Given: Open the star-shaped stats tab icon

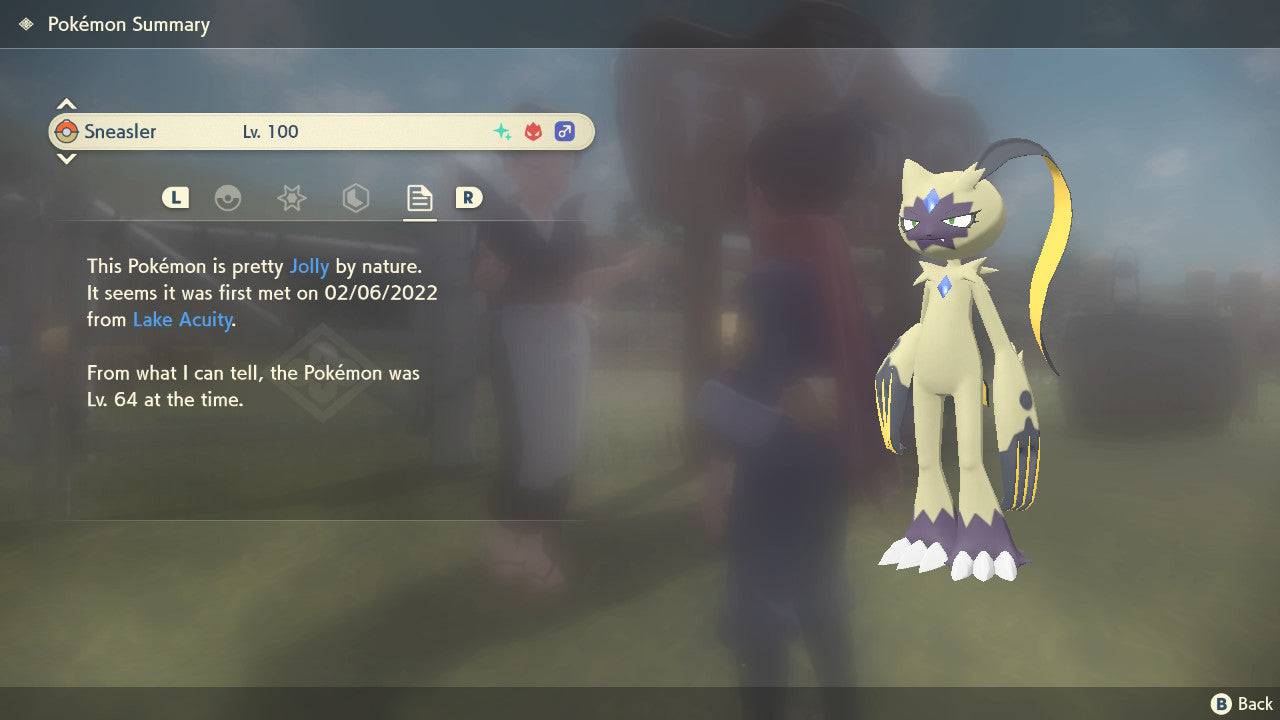Looking at the screenshot, I should click(x=291, y=198).
